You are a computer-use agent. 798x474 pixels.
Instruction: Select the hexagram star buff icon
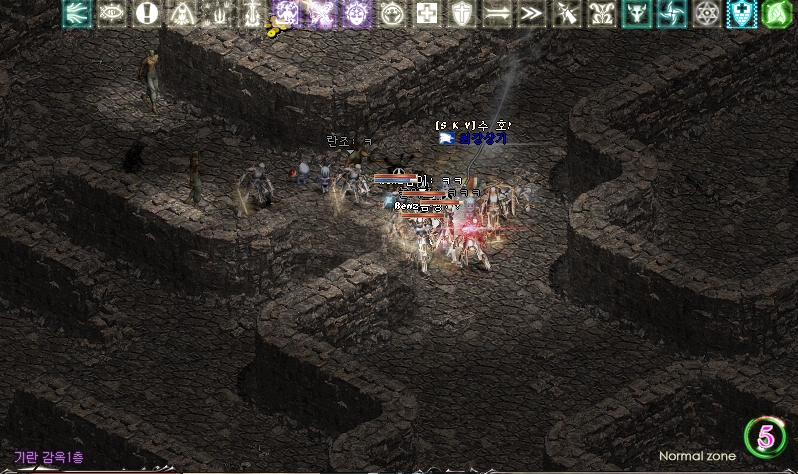click(706, 13)
